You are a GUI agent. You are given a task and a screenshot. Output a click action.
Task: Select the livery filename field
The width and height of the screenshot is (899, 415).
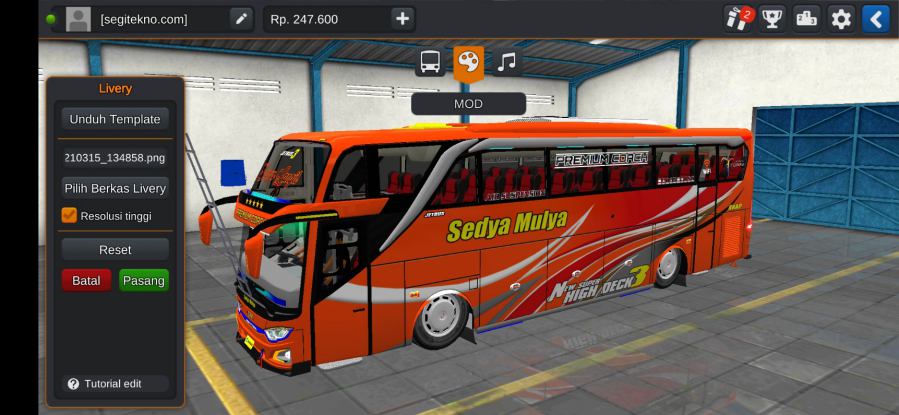pyautogui.click(x=114, y=158)
